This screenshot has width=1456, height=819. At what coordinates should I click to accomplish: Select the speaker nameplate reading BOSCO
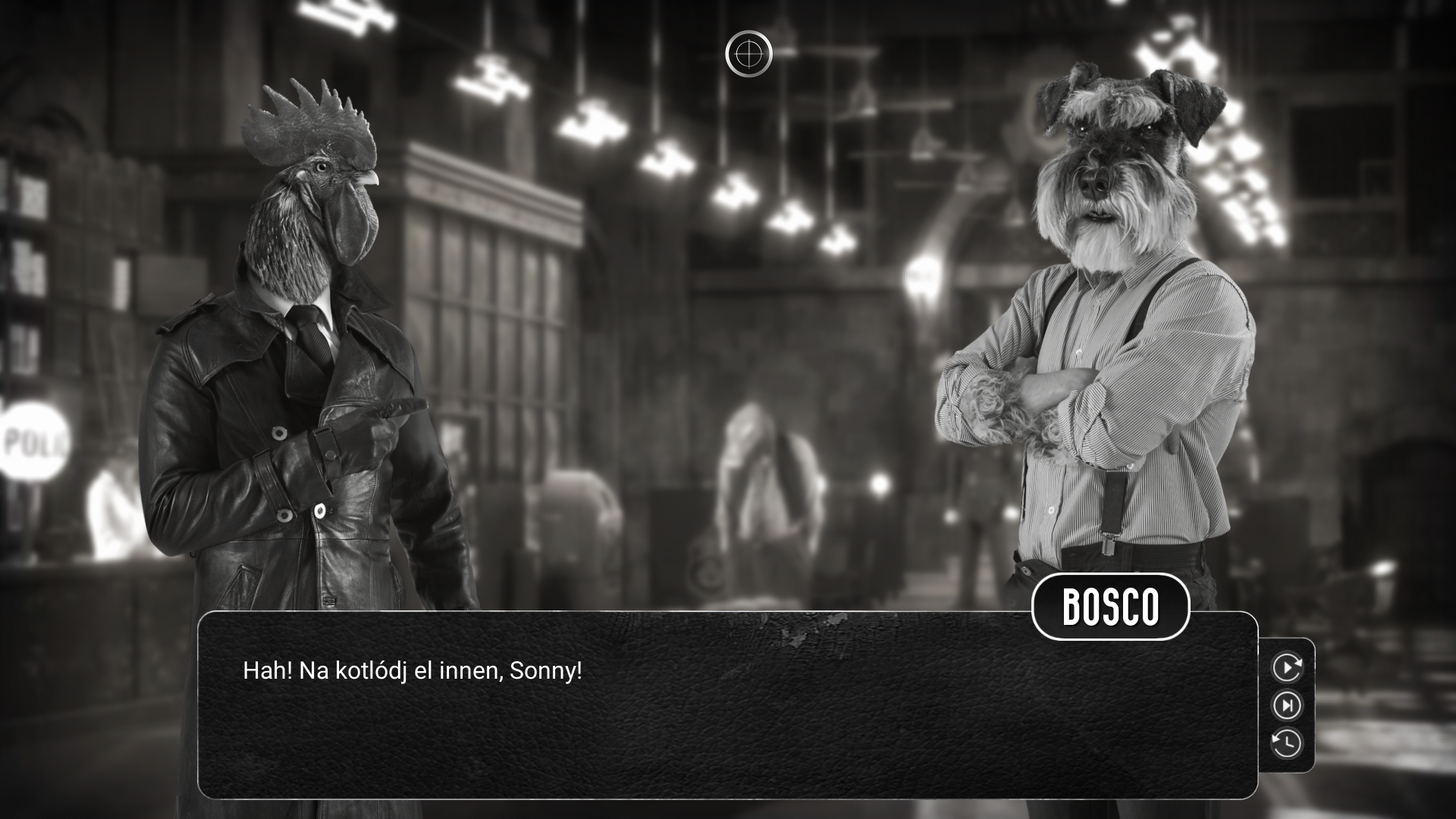tap(1109, 607)
